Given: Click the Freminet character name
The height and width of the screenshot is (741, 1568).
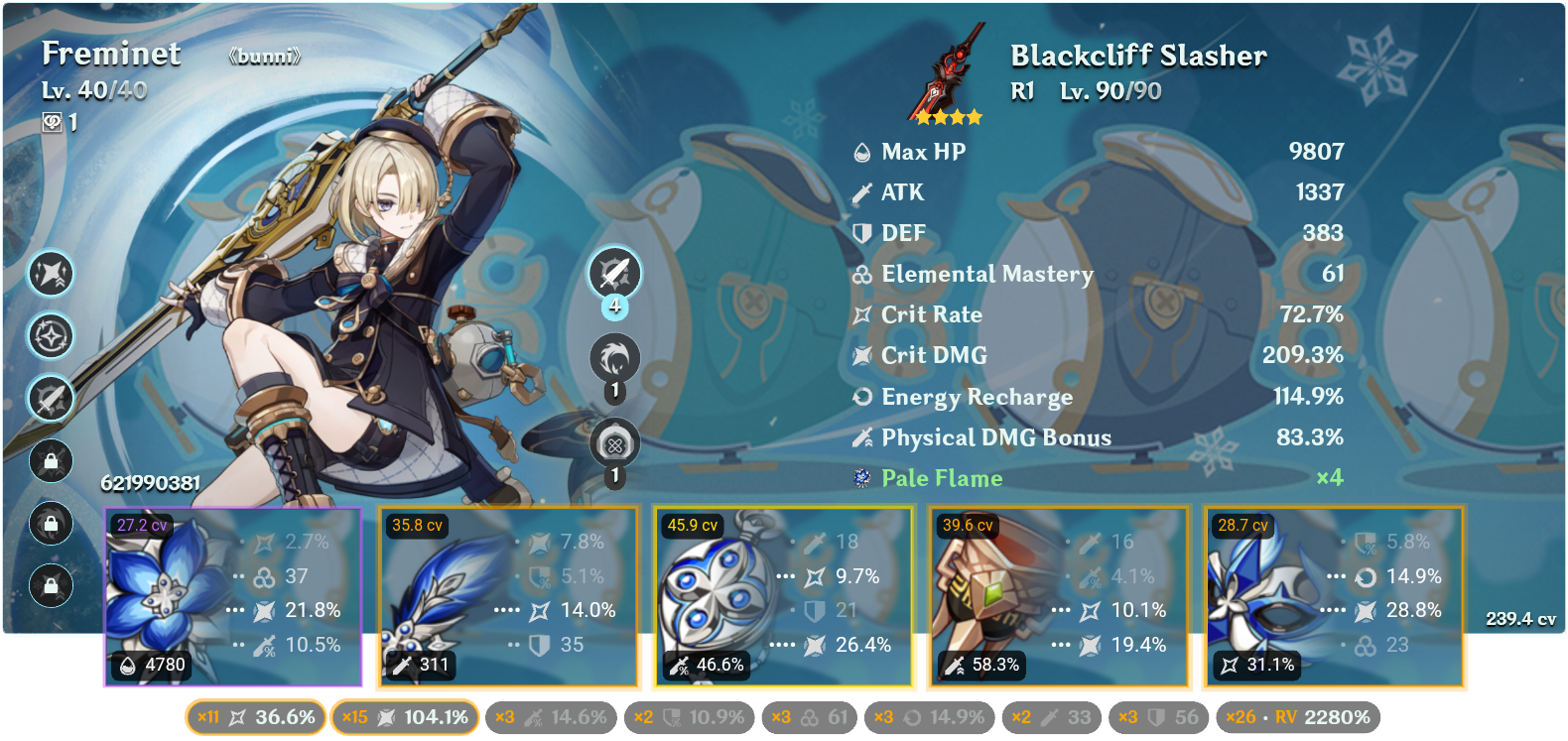Looking at the screenshot, I should 109,54.
